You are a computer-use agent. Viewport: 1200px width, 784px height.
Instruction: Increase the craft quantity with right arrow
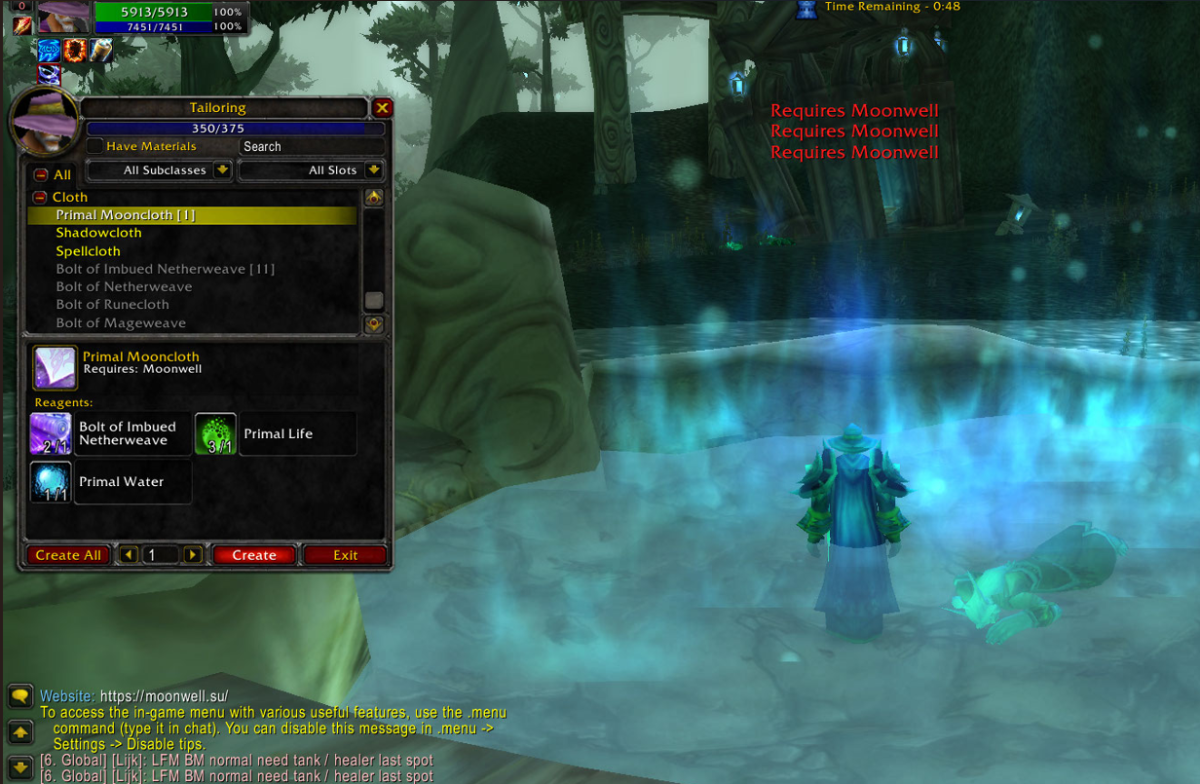coord(193,555)
